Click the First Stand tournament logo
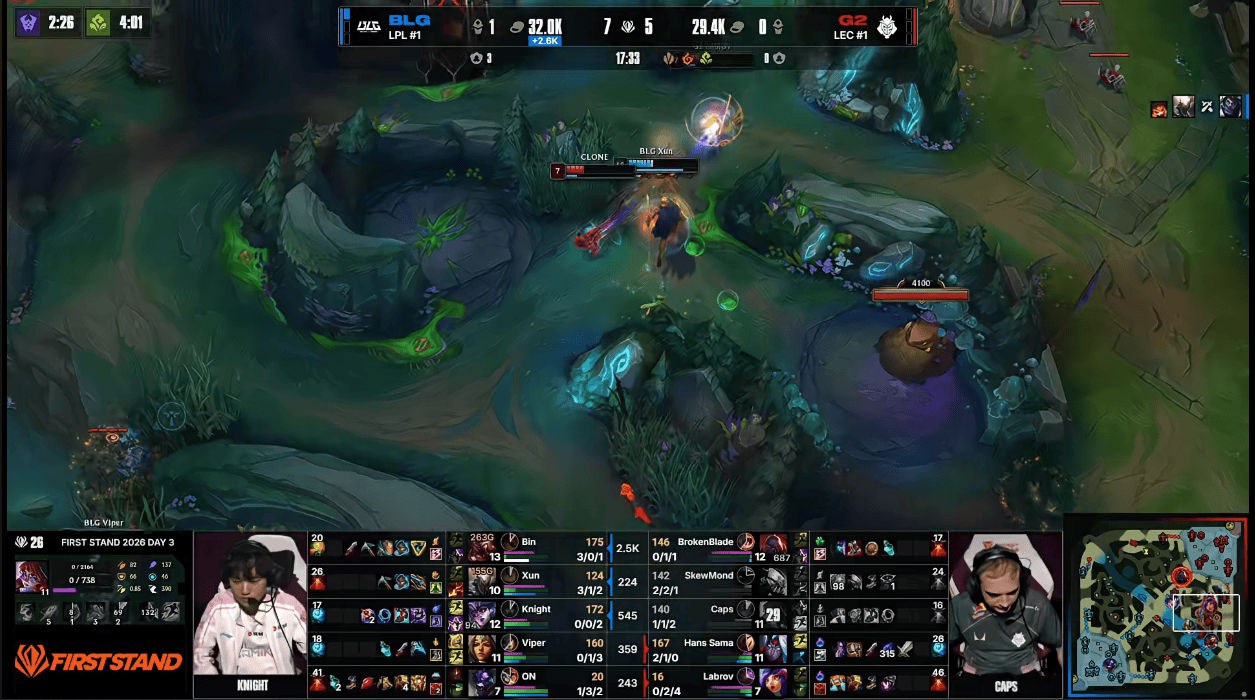 [98, 660]
